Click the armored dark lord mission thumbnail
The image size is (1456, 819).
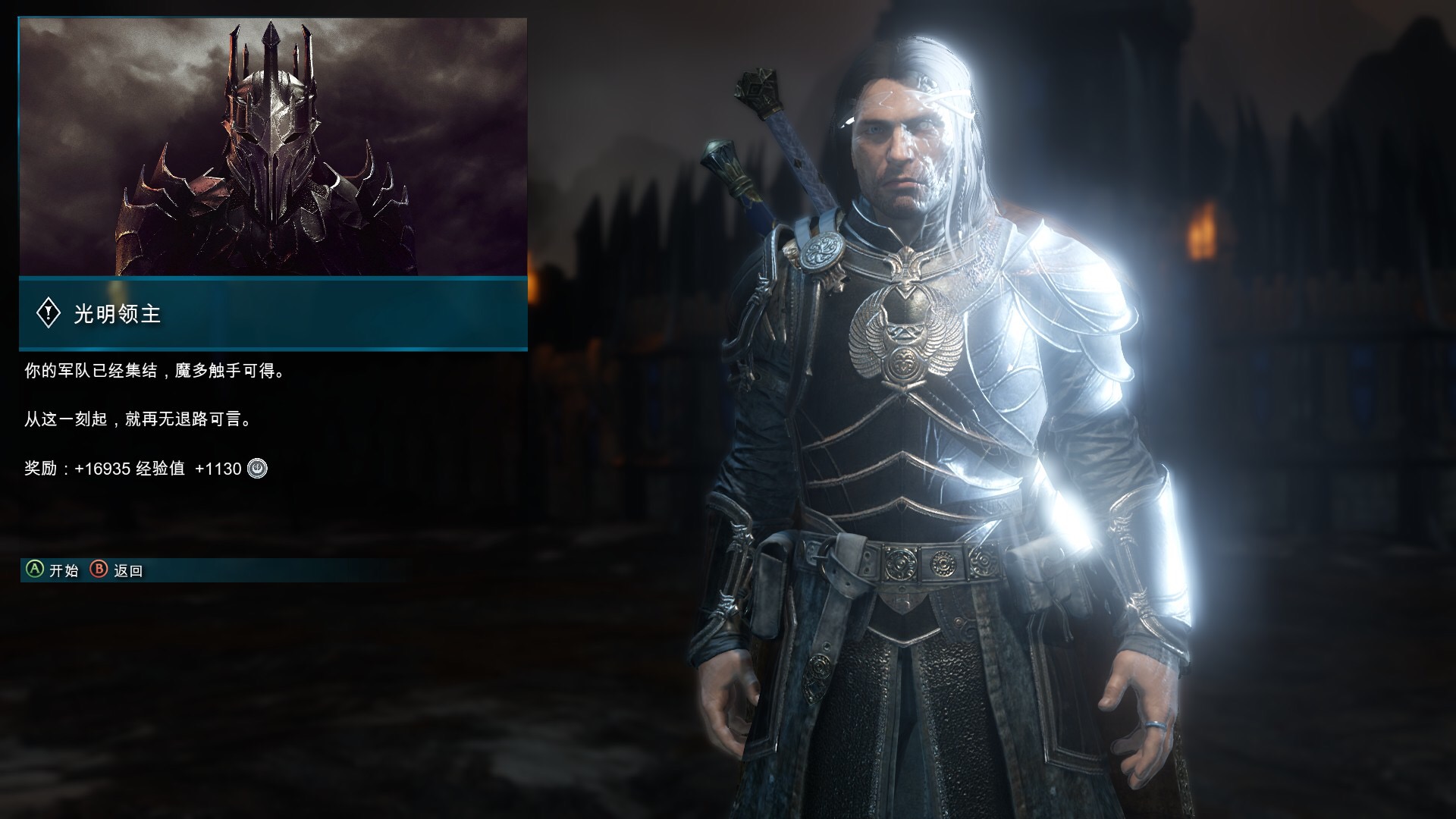(x=273, y=146)
